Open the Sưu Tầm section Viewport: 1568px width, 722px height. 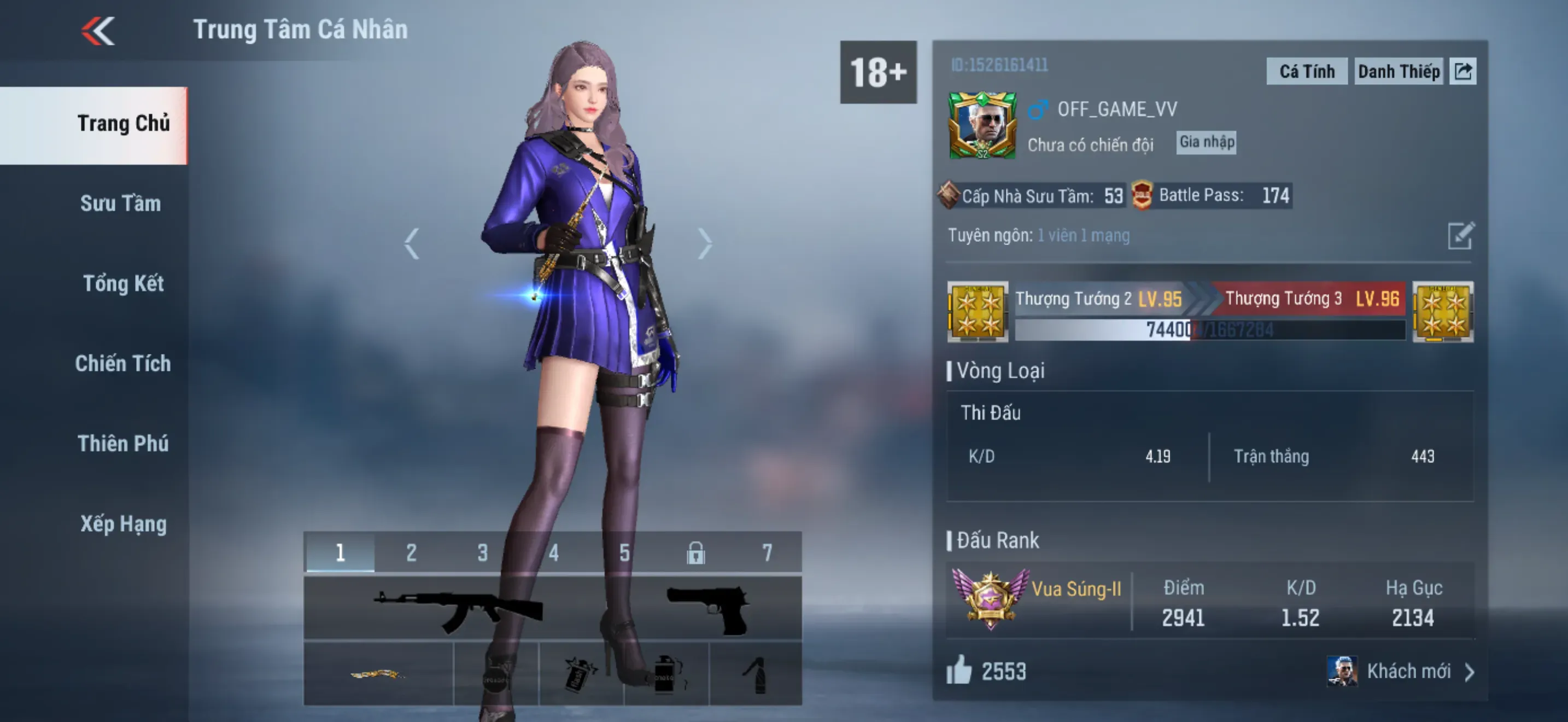[120, 203]
